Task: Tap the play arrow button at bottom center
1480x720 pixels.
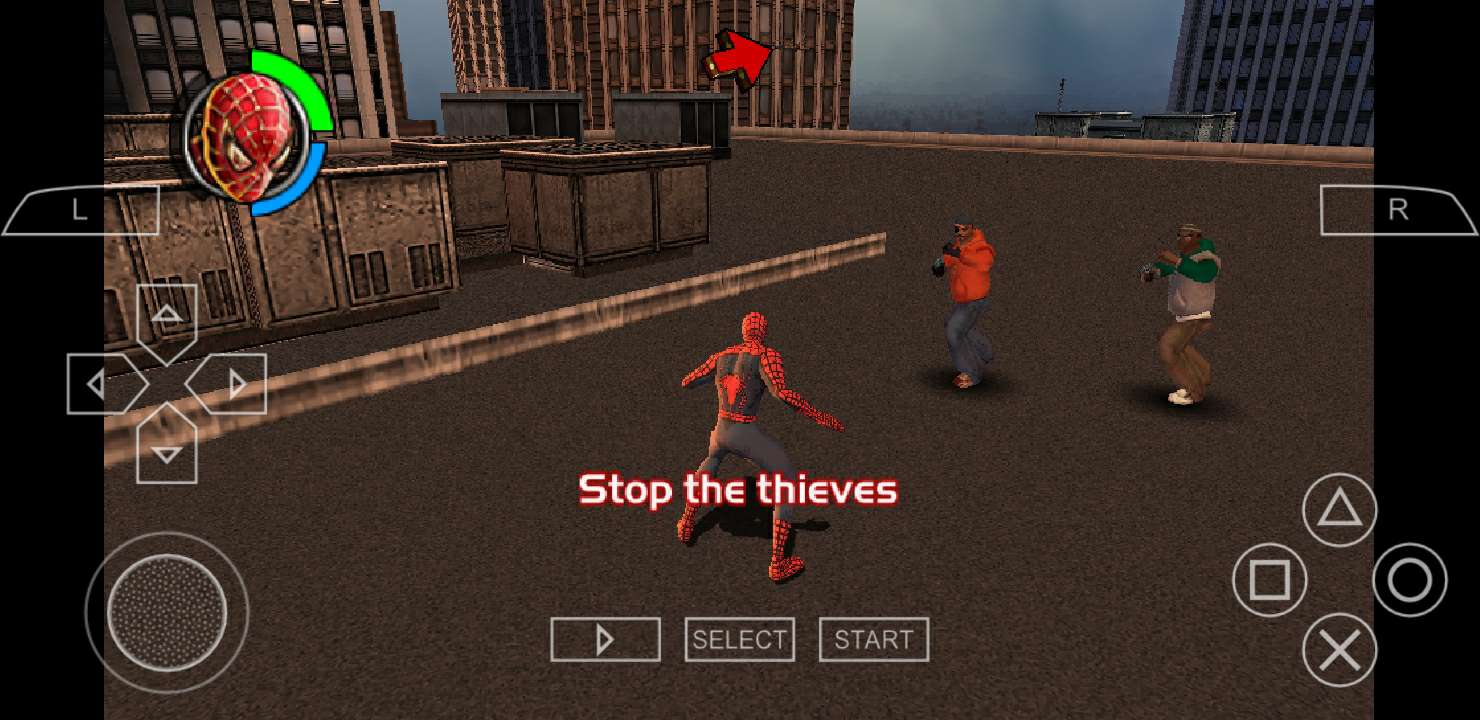Action: [x=605, y=639]
